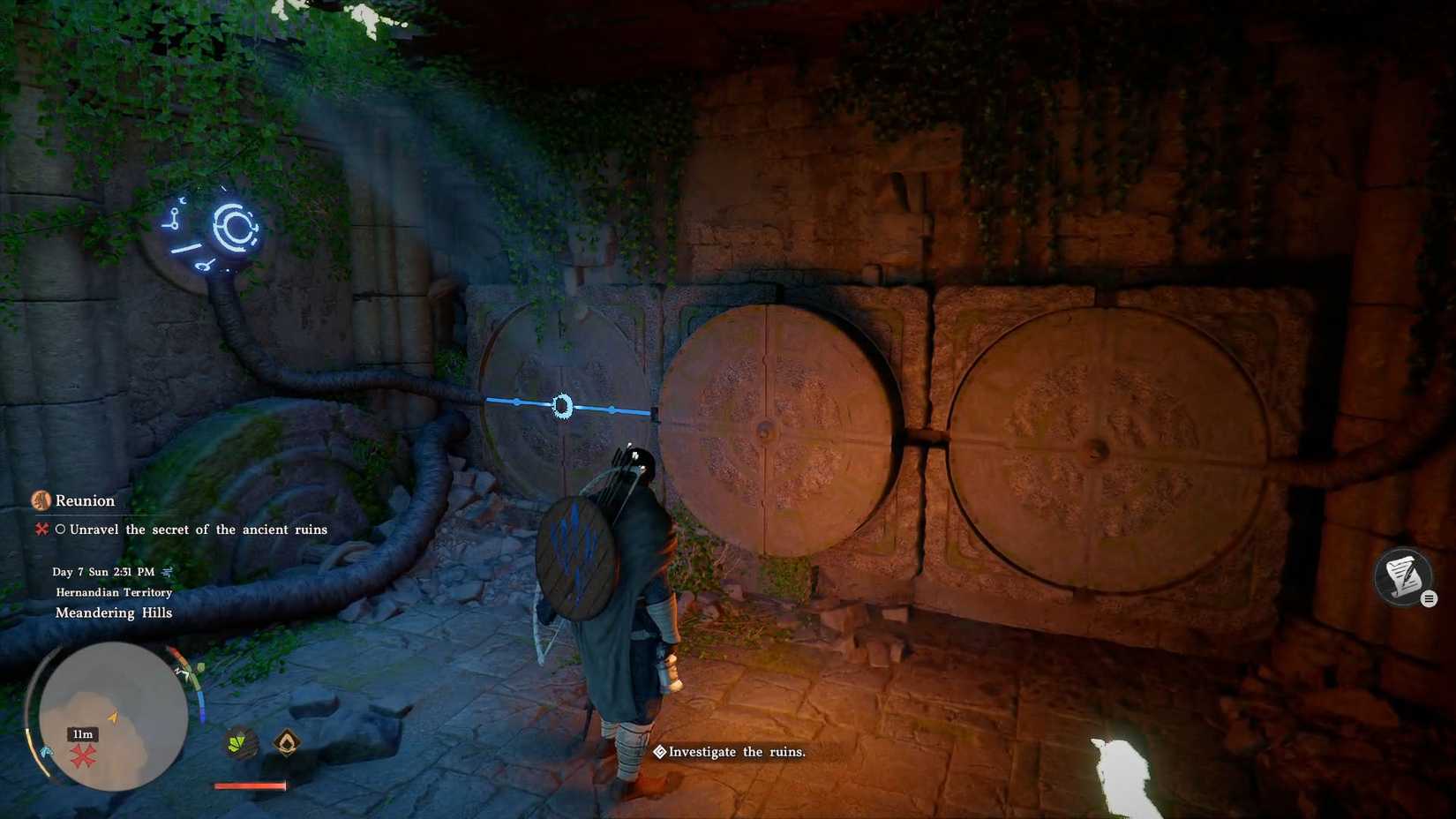The width and height of the screenshot is (1456, 819).
Task: Select the flame lantern icon beside the leaf
Action: click(286, 744)
